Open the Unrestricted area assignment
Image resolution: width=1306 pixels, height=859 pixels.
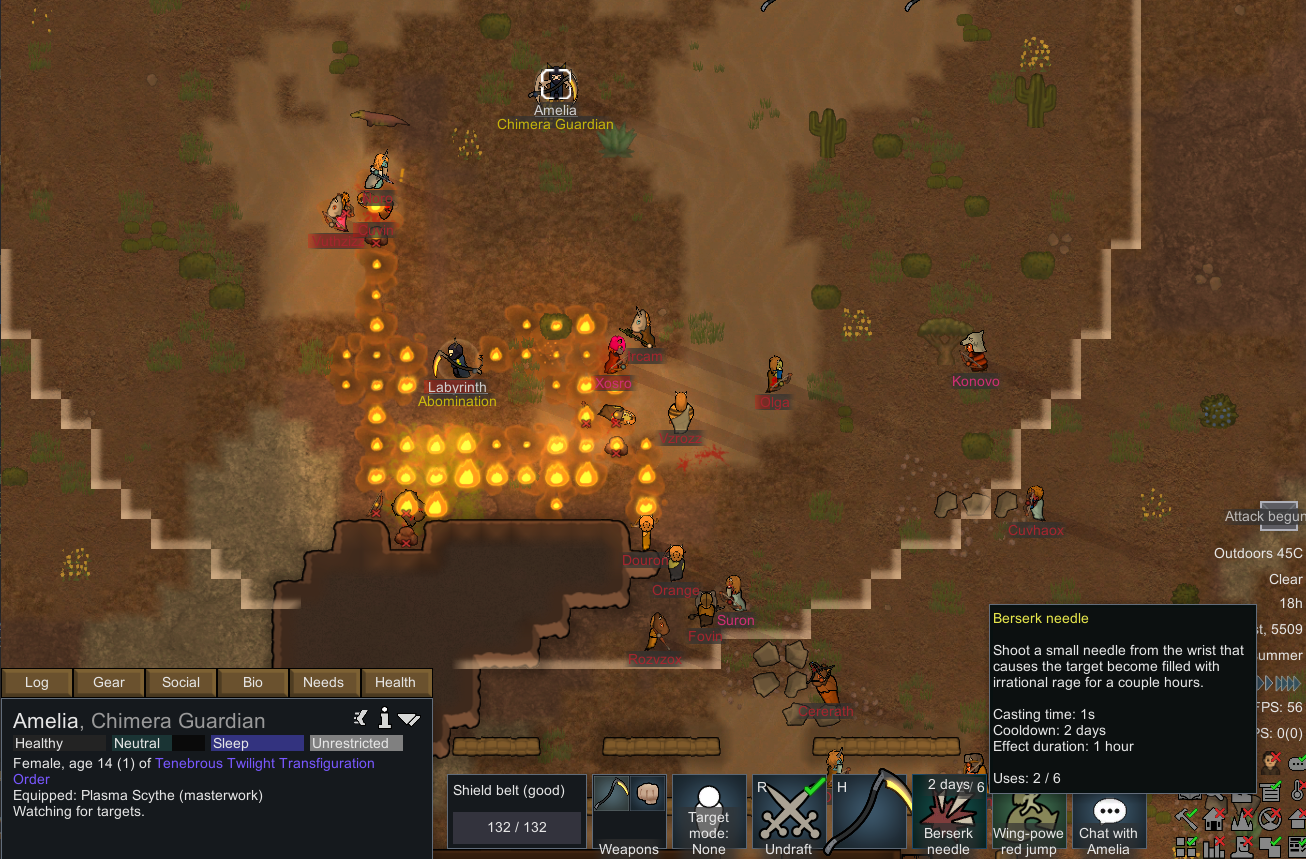pos(356,743)
